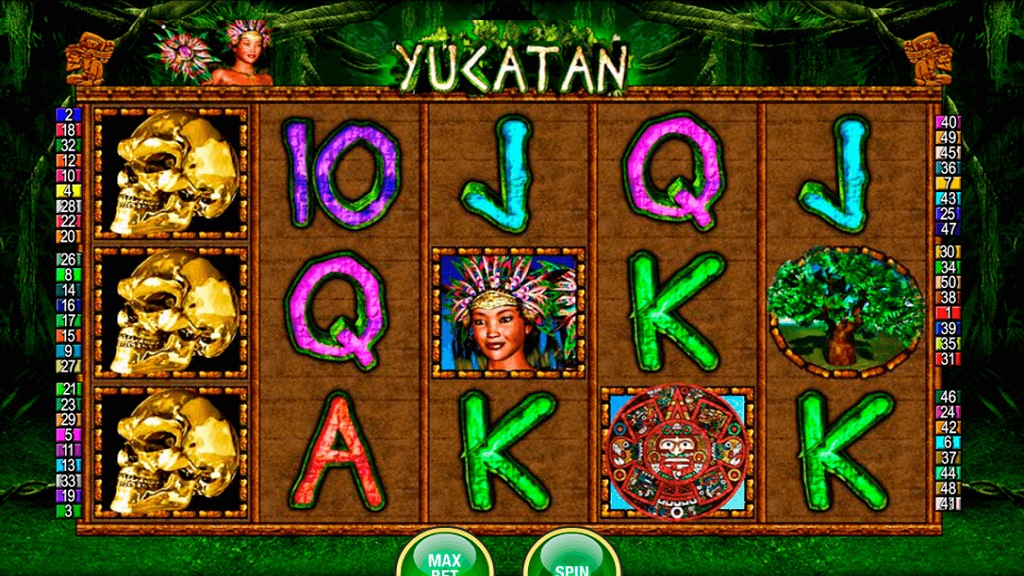Image resolution: width=1024 pixels, height=576 pixels.
Task: Select payline marker number 1
Action: (947, 313)
